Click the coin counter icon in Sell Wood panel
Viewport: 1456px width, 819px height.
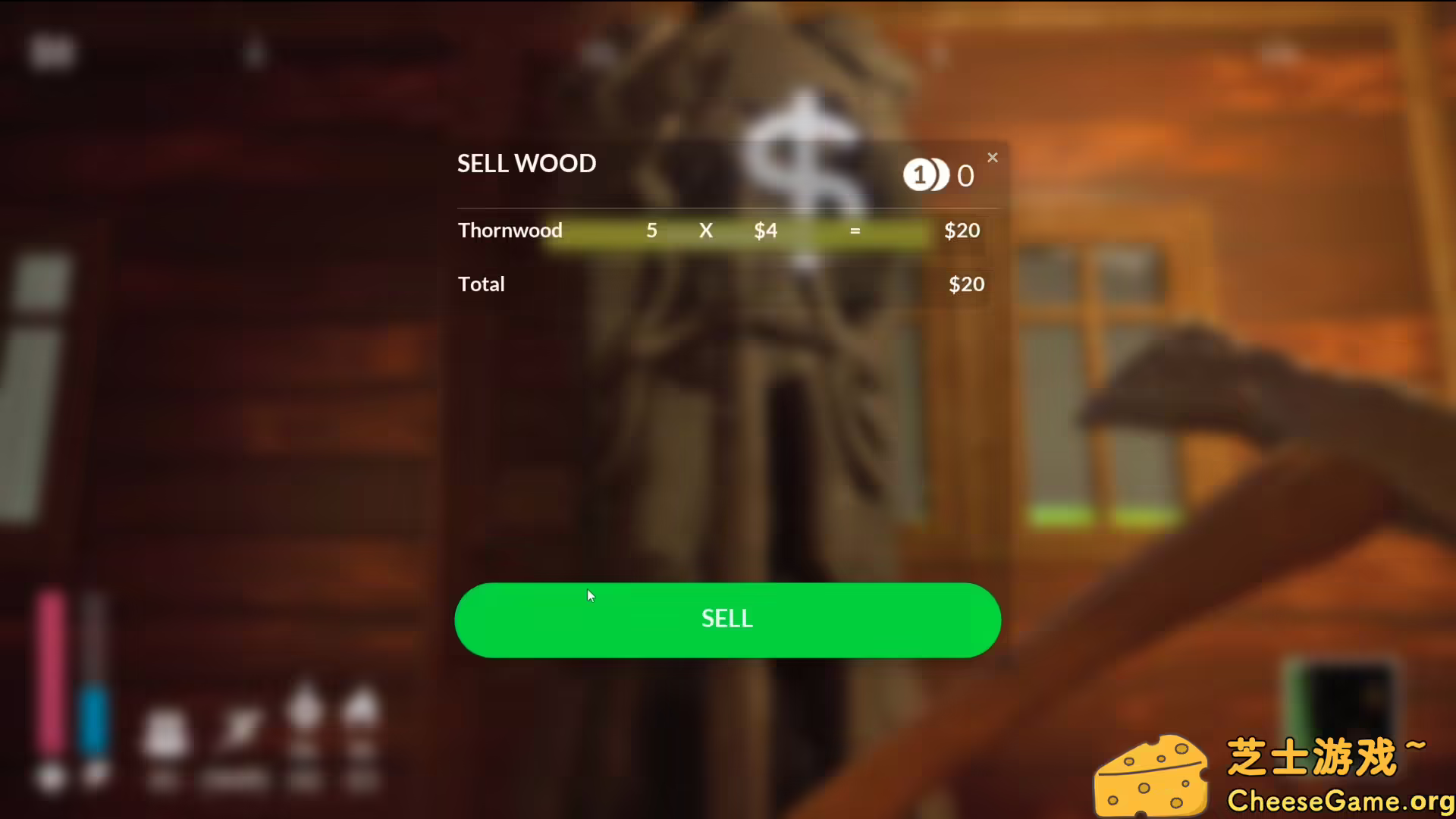(927, 174)
